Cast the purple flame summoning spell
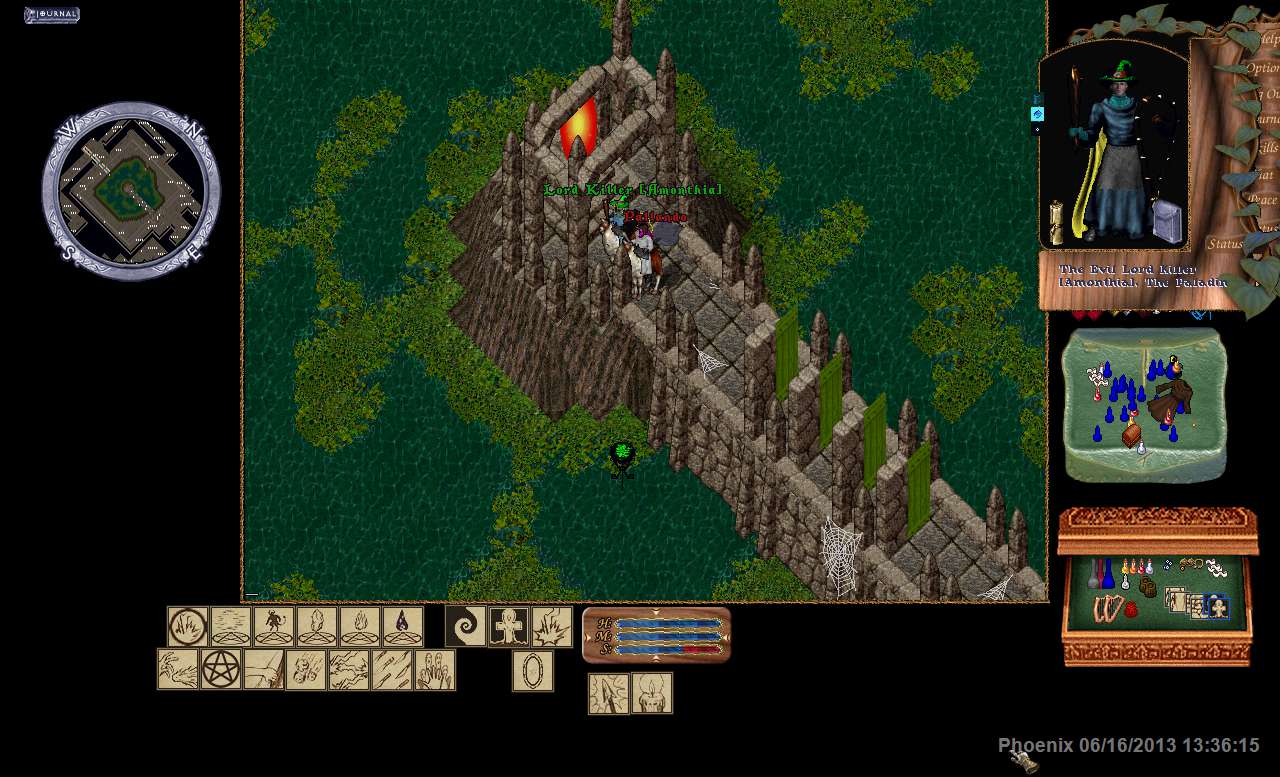 (x=403, y=626)
